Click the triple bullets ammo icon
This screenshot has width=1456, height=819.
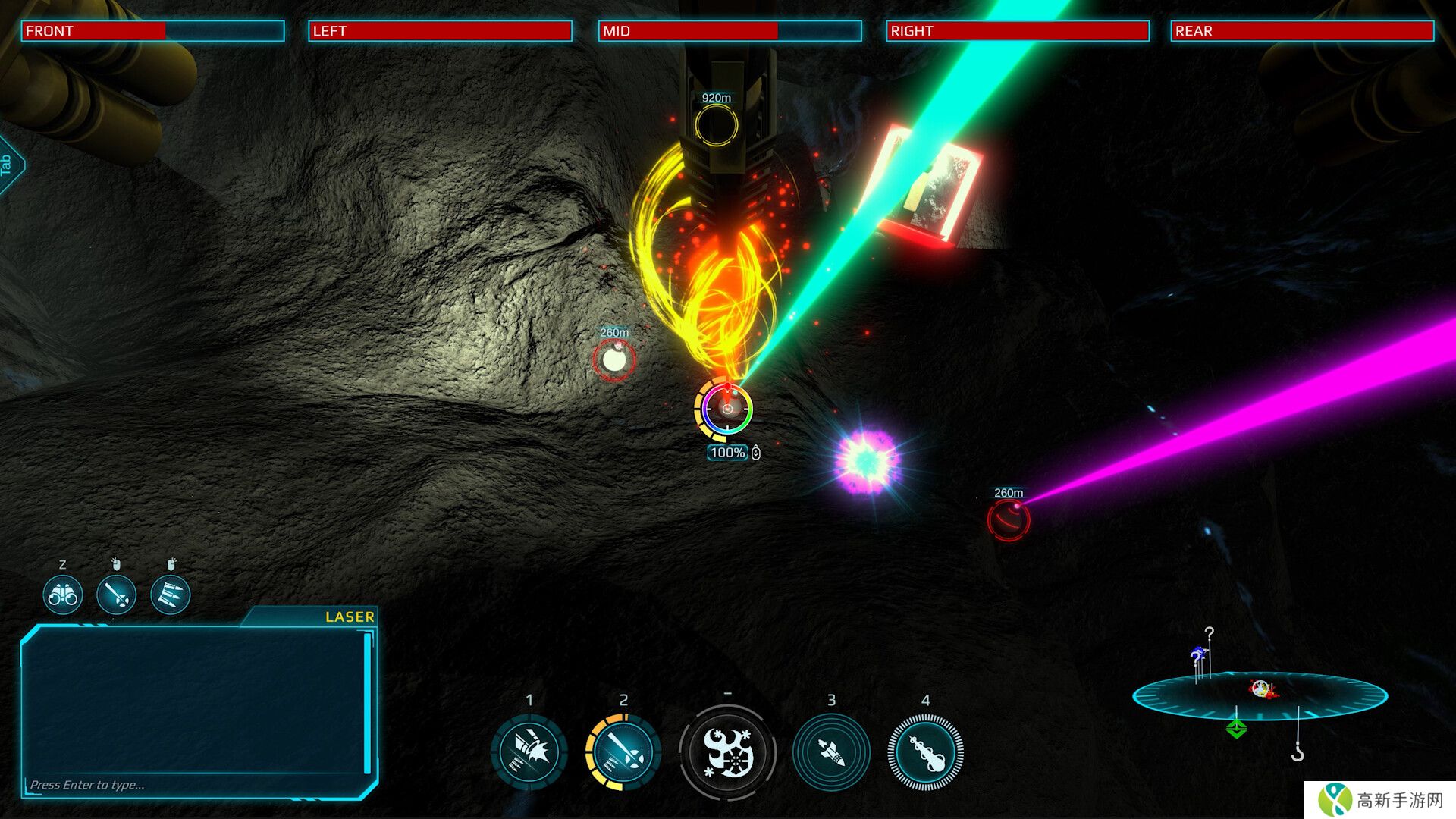pyautogui.click(x=171, y=595)
